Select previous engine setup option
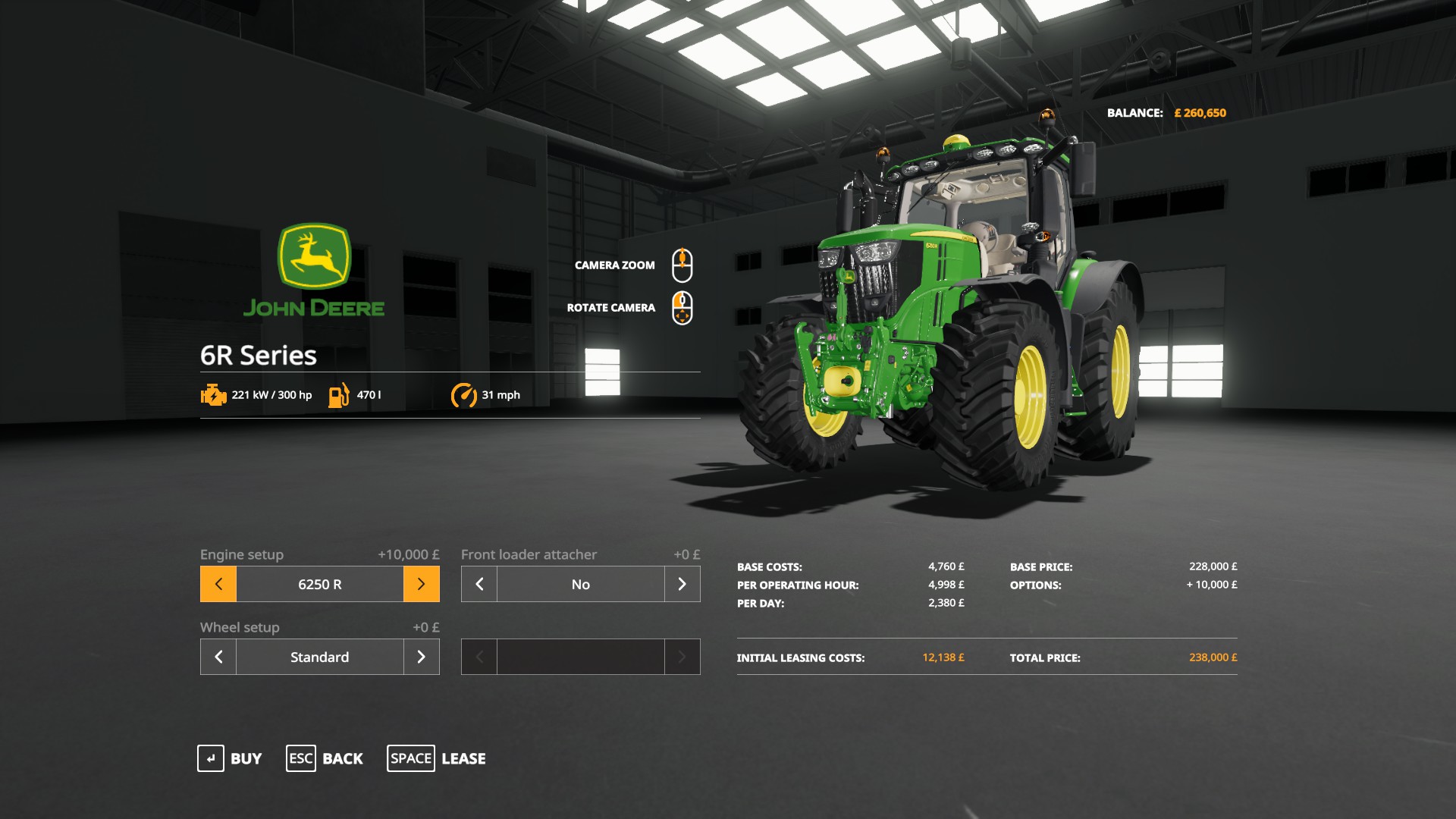The height and width of the screenshot is (819, 1456). point(218,584)
